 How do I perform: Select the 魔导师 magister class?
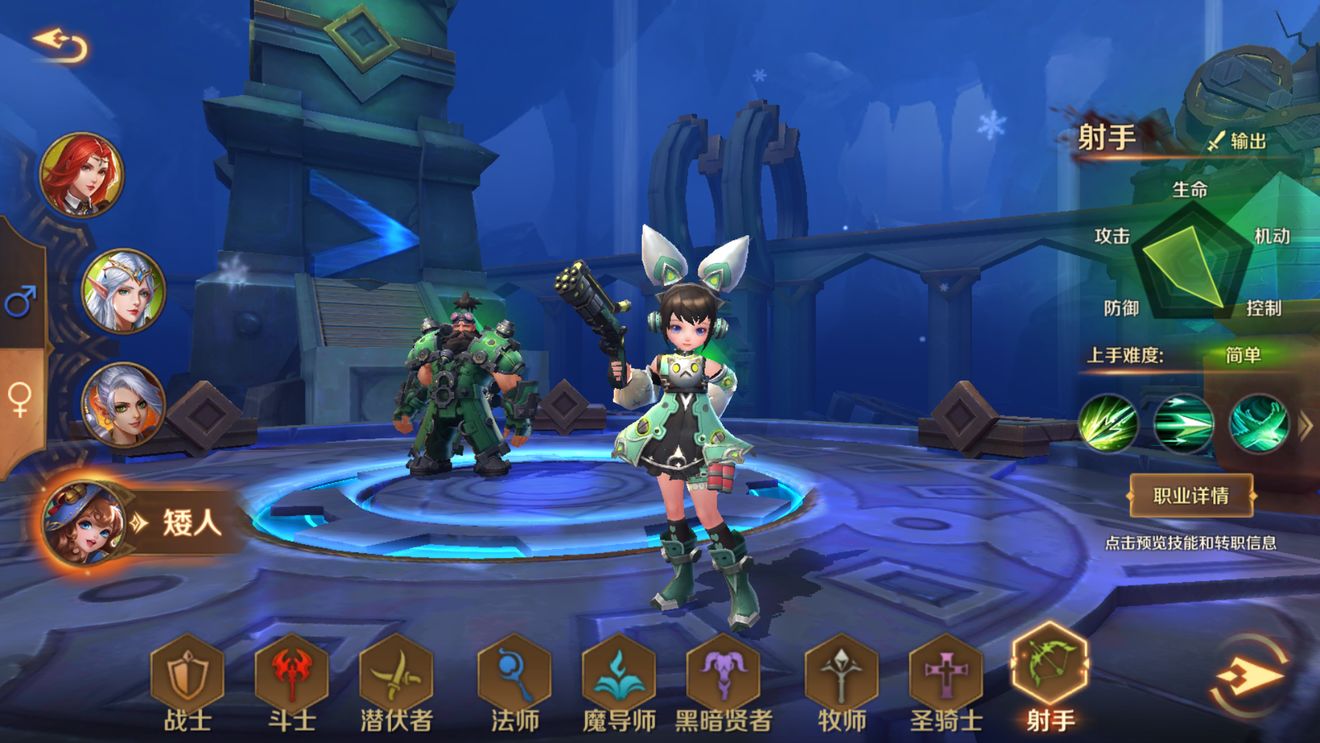pos(619,672)
